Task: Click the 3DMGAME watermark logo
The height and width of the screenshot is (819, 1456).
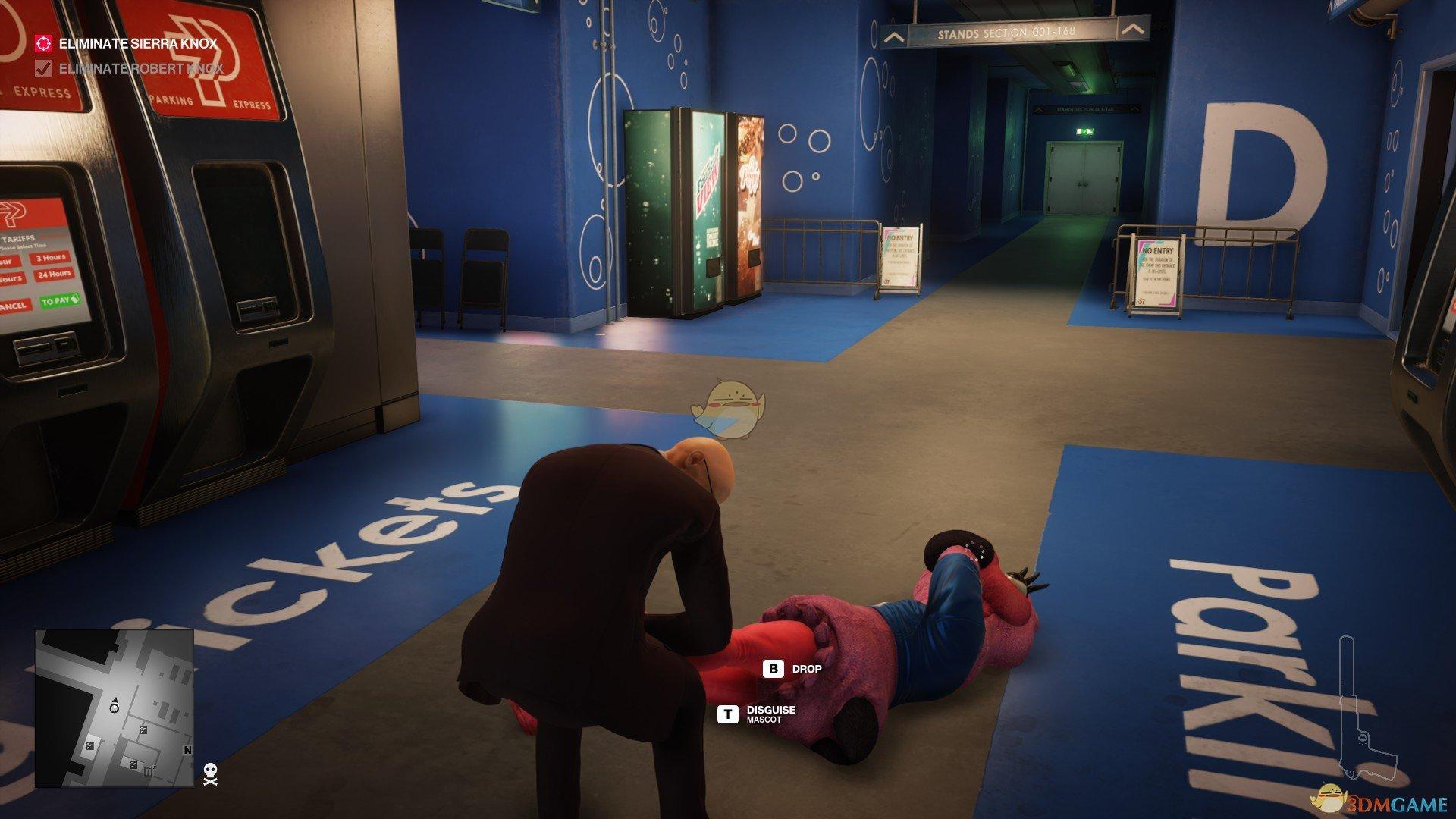Action: (1379, 796)
